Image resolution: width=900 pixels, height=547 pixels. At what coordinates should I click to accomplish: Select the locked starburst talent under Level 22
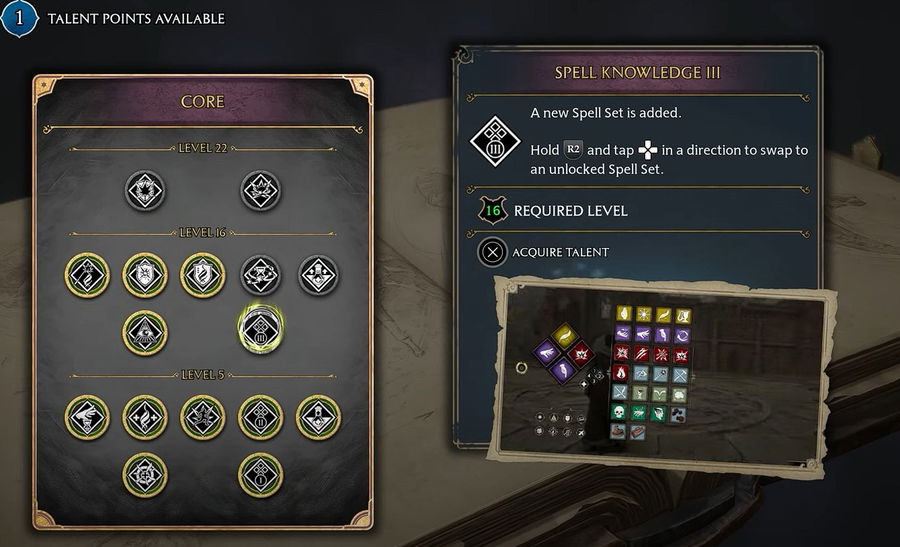(145, 190)
